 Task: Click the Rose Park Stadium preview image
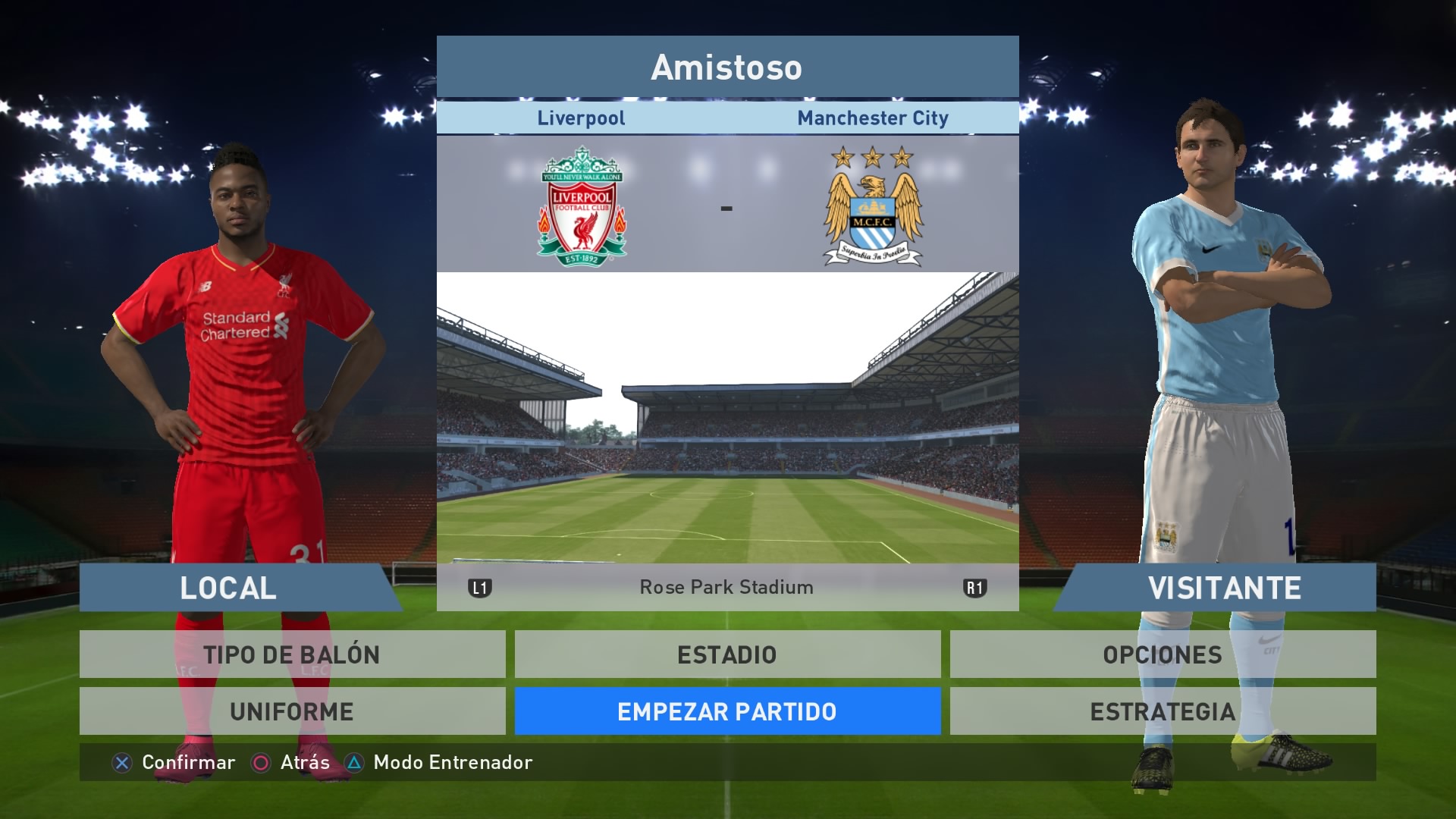coord(727,417)
